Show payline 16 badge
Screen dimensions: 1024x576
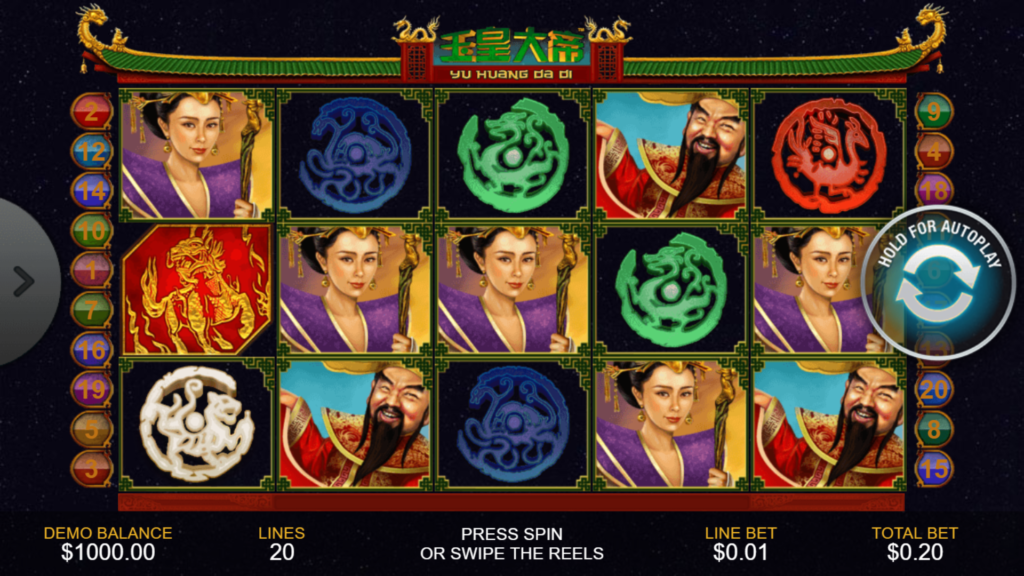coord(91,349)
